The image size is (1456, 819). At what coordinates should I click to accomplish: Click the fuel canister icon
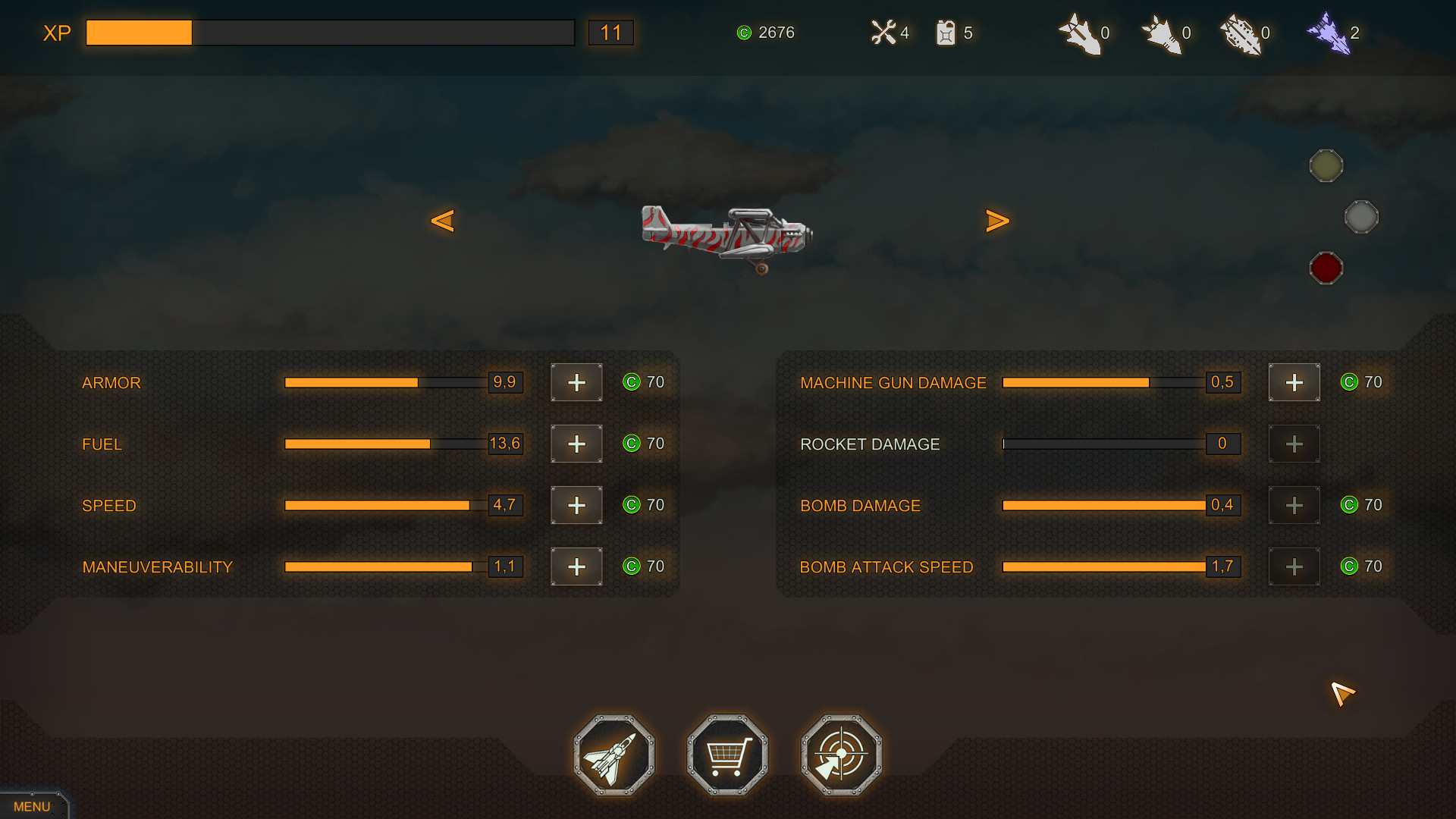pyautogui.click(x=946, y=33)
